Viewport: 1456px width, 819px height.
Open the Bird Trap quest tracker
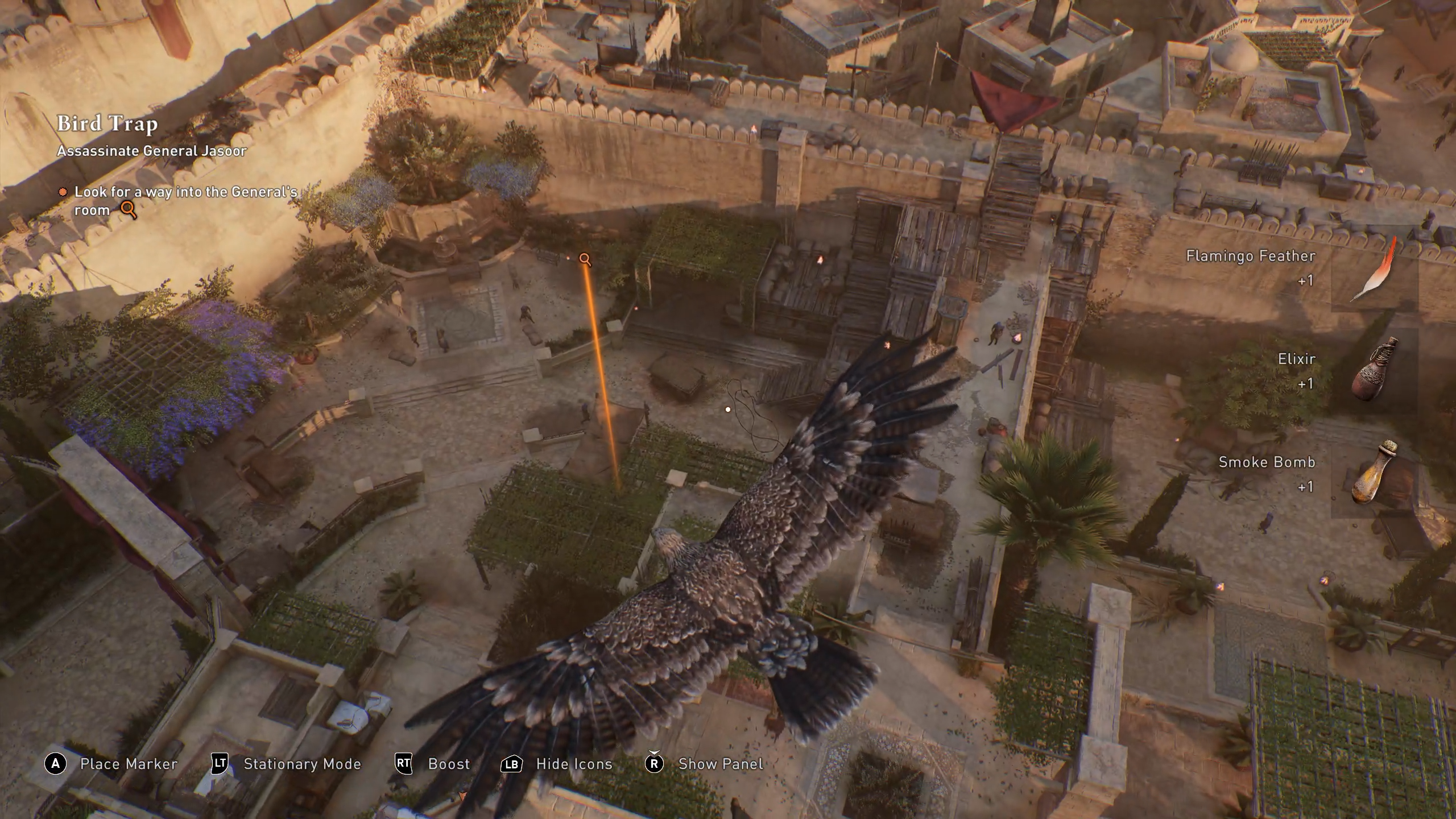pos(107,123)
